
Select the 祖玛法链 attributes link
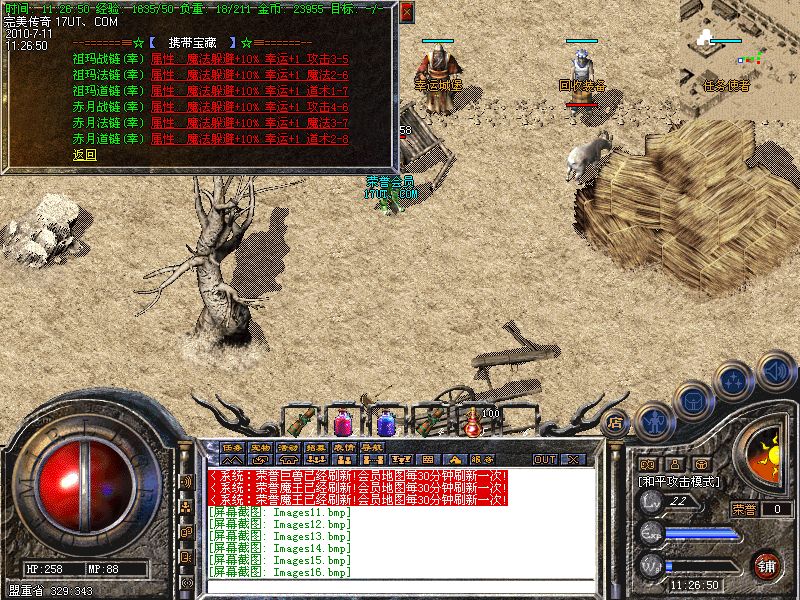click(x=249, y=75)
